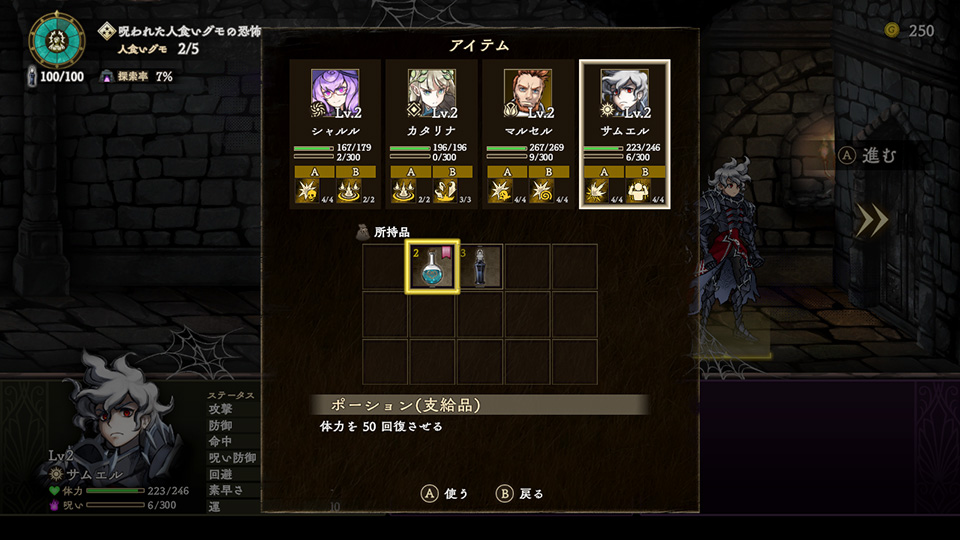Click the 使う (Use) button
This screenshot has width=960, height=540.
pyautogui.click(x=445, y=493)
